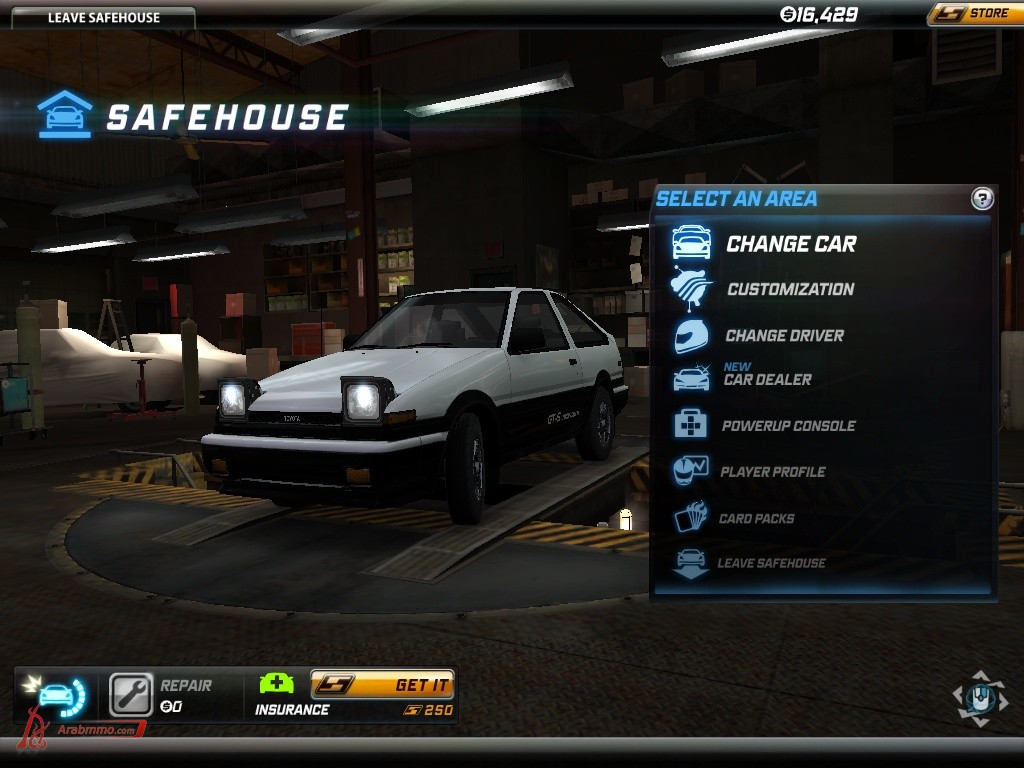The height and width of the screenshot is (768, 1024).
Task: Open the Powerup Console
Action: coord(788,426)
